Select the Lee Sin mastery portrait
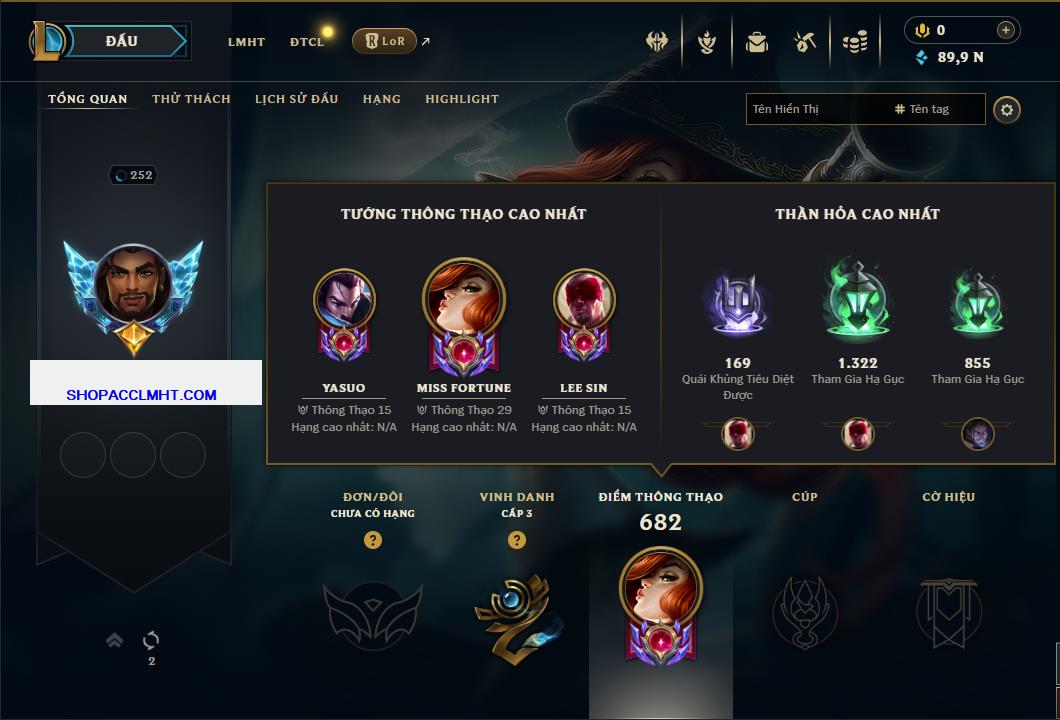 (584, 300)
